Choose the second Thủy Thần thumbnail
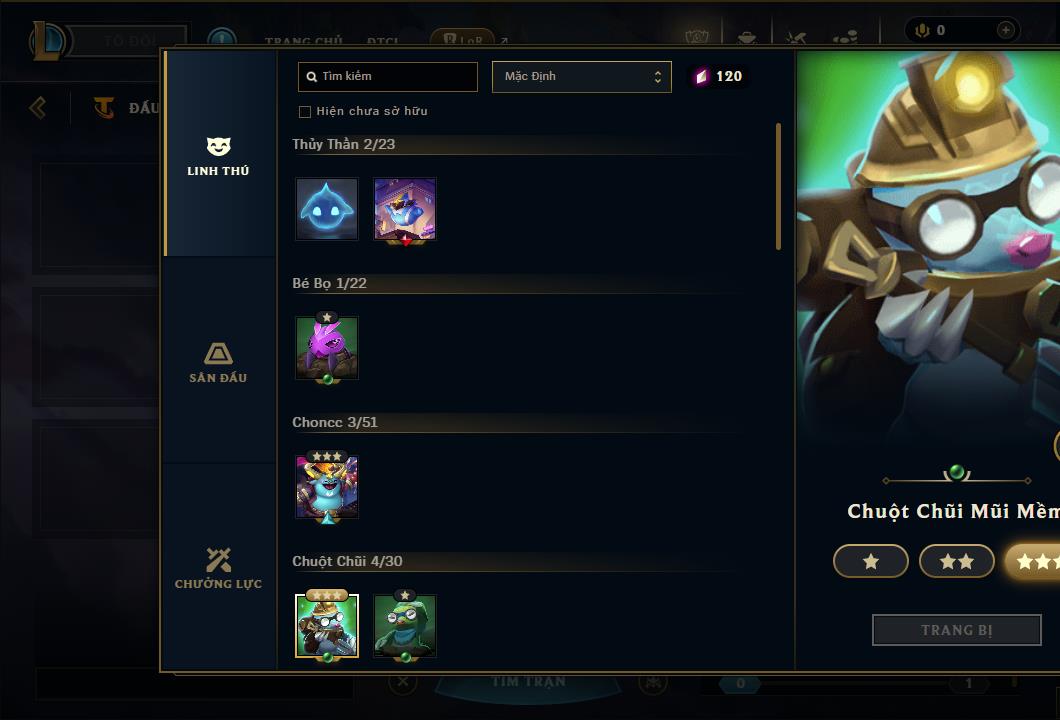This screenshot has width=1060, height=720. pyautogui.click(x=405, y=209)
